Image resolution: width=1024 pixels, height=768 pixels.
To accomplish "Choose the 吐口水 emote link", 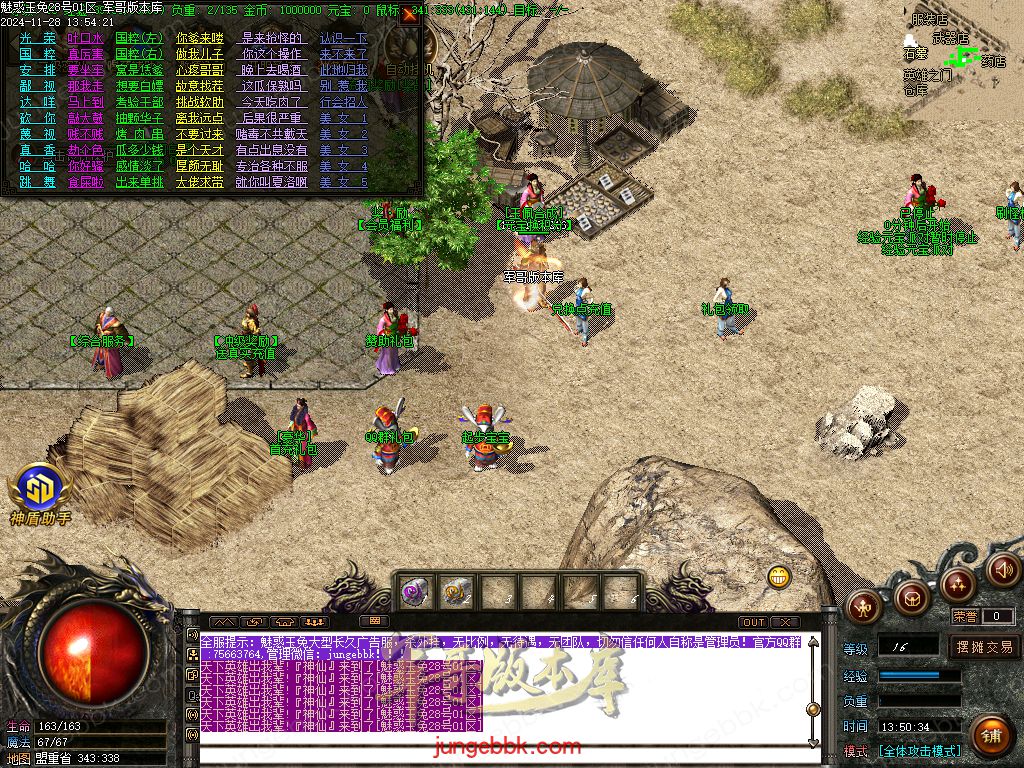I will [x=86, y=38].
